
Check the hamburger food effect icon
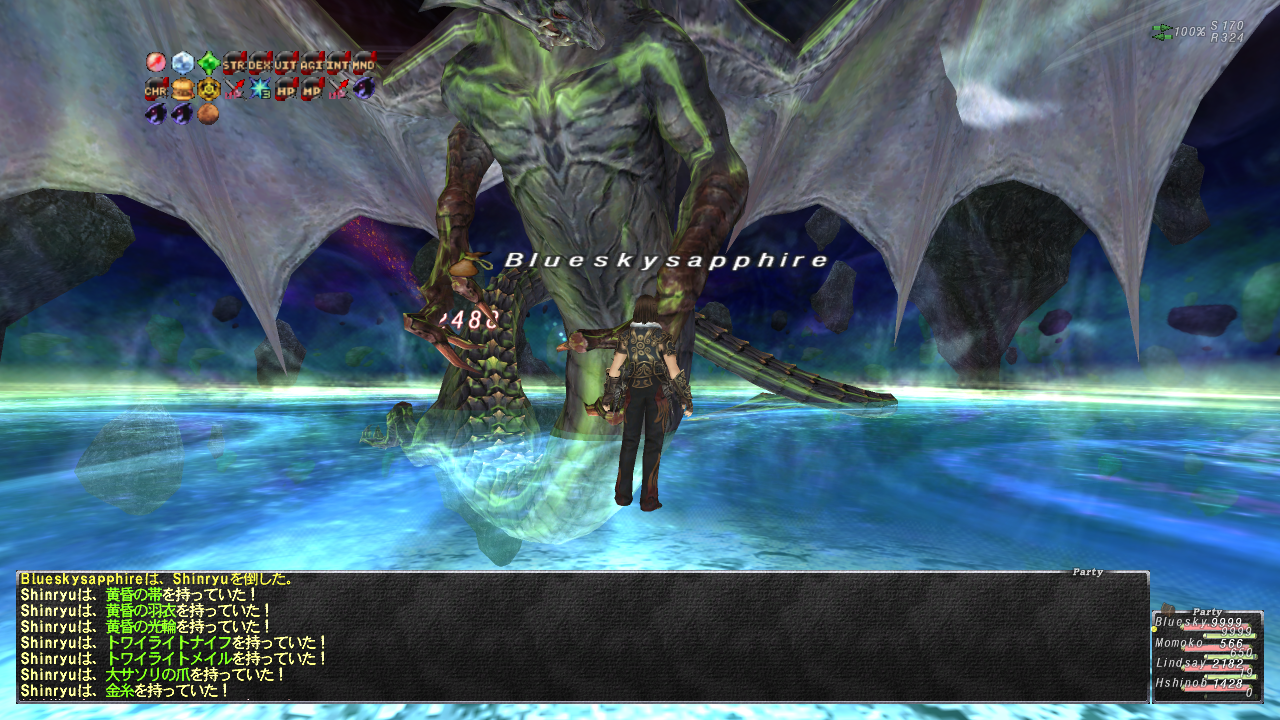182,90
